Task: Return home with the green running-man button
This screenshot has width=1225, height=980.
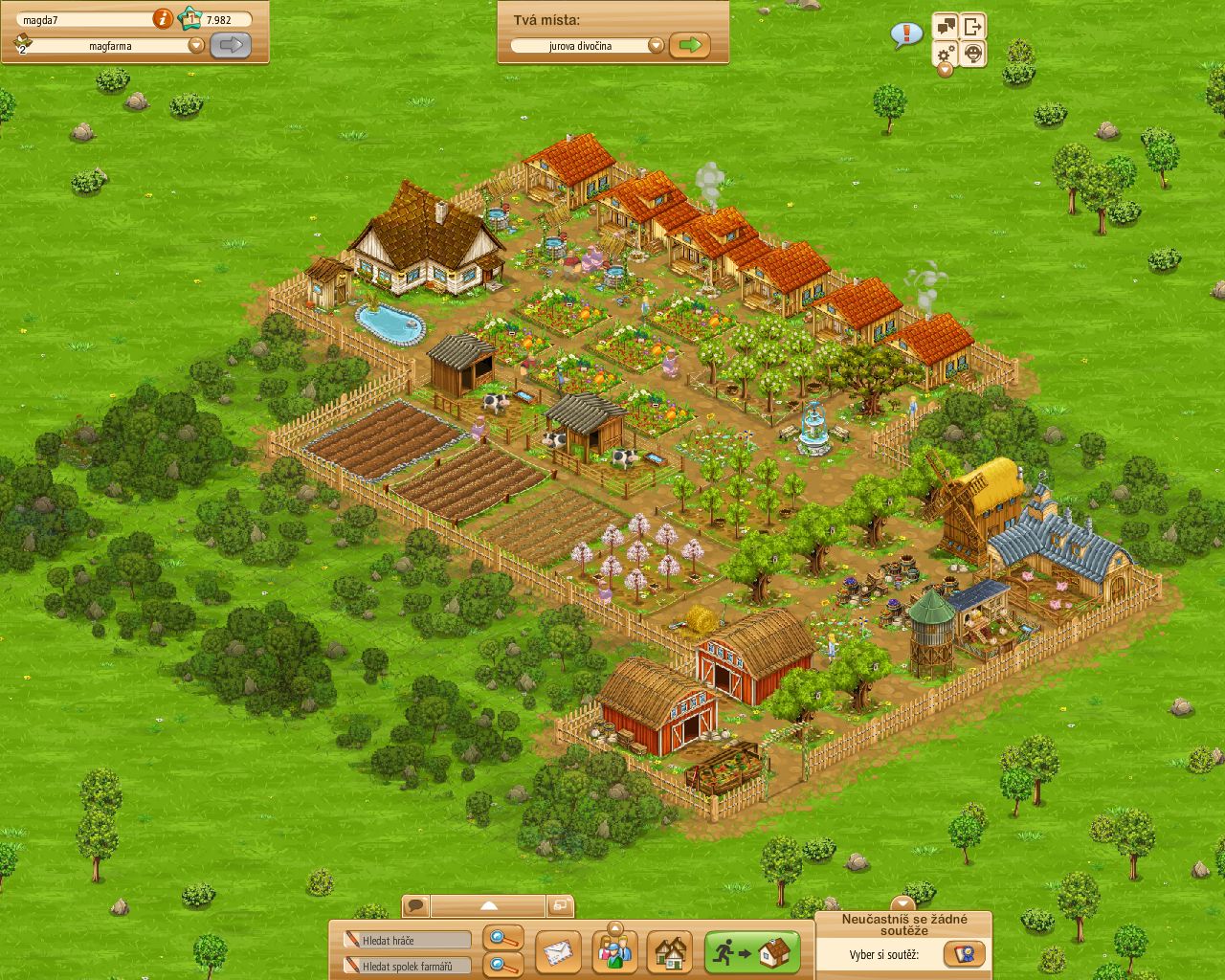Action: (751, 950)
